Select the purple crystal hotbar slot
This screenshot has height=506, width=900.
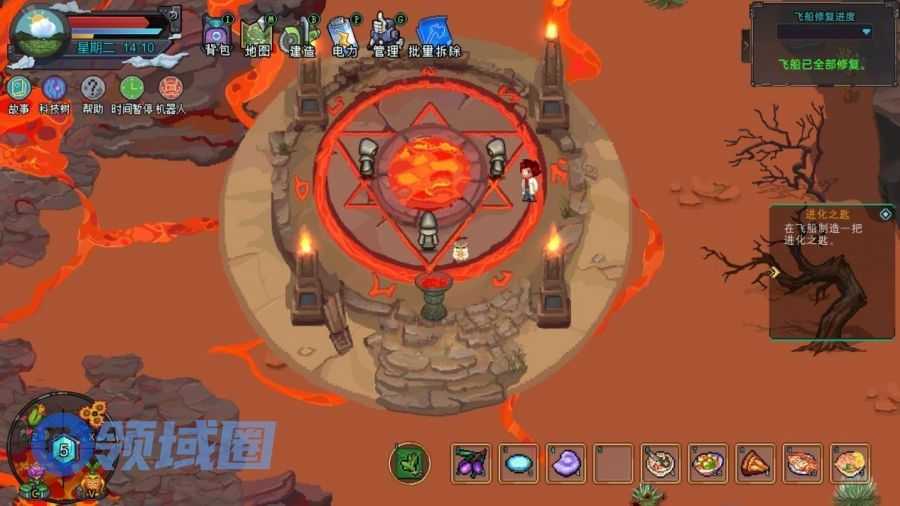point(566,463)
